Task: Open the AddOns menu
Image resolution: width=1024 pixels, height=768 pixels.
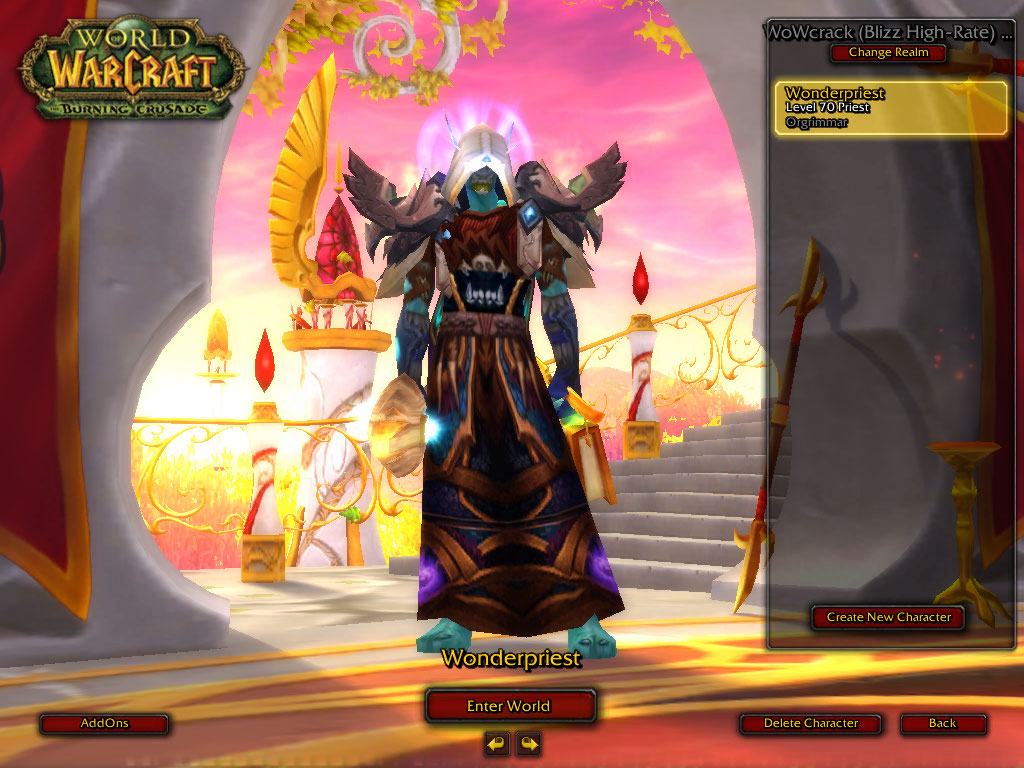Action: pos(104,723)
